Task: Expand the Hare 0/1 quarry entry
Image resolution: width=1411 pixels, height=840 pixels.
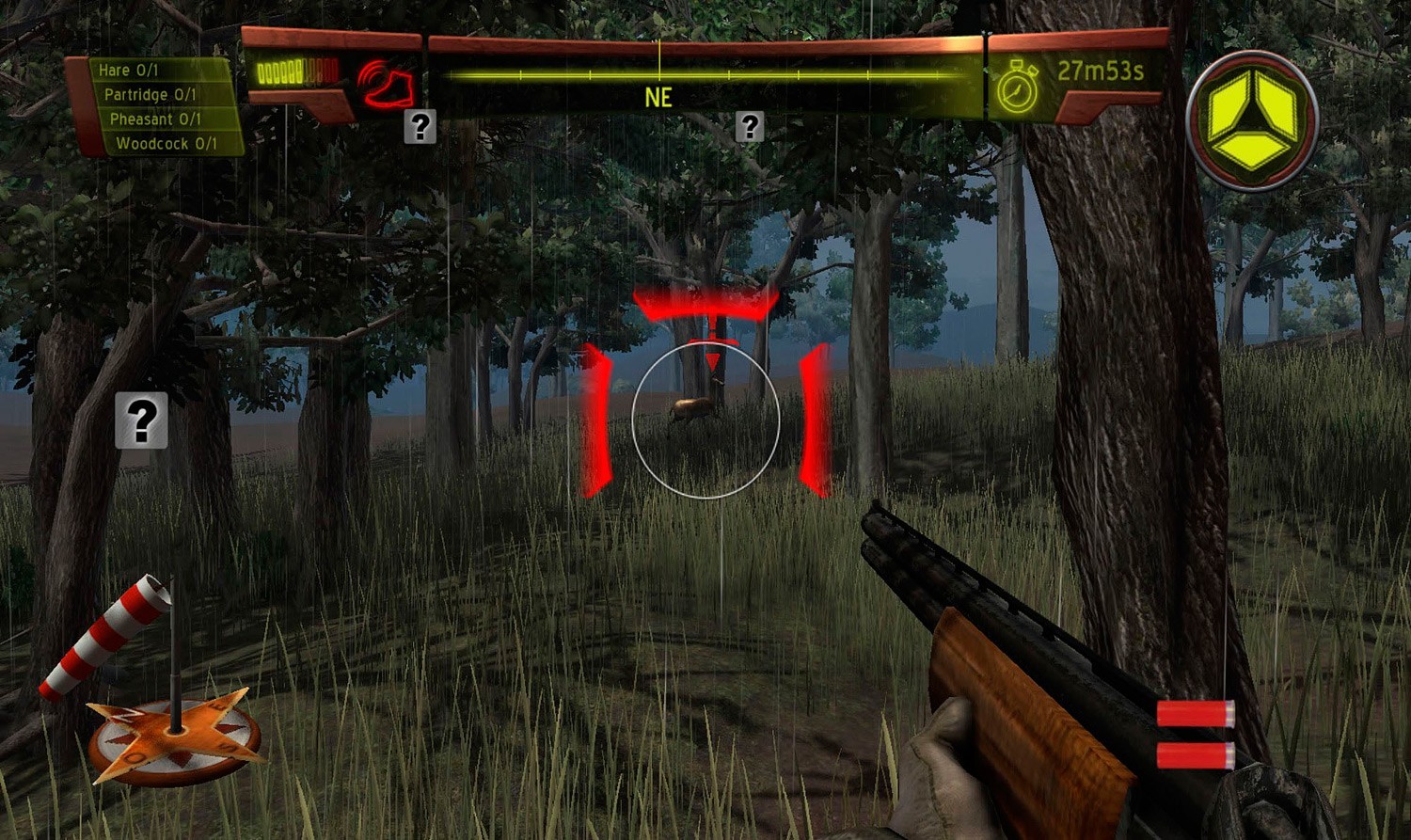Action: pos(155,70)
